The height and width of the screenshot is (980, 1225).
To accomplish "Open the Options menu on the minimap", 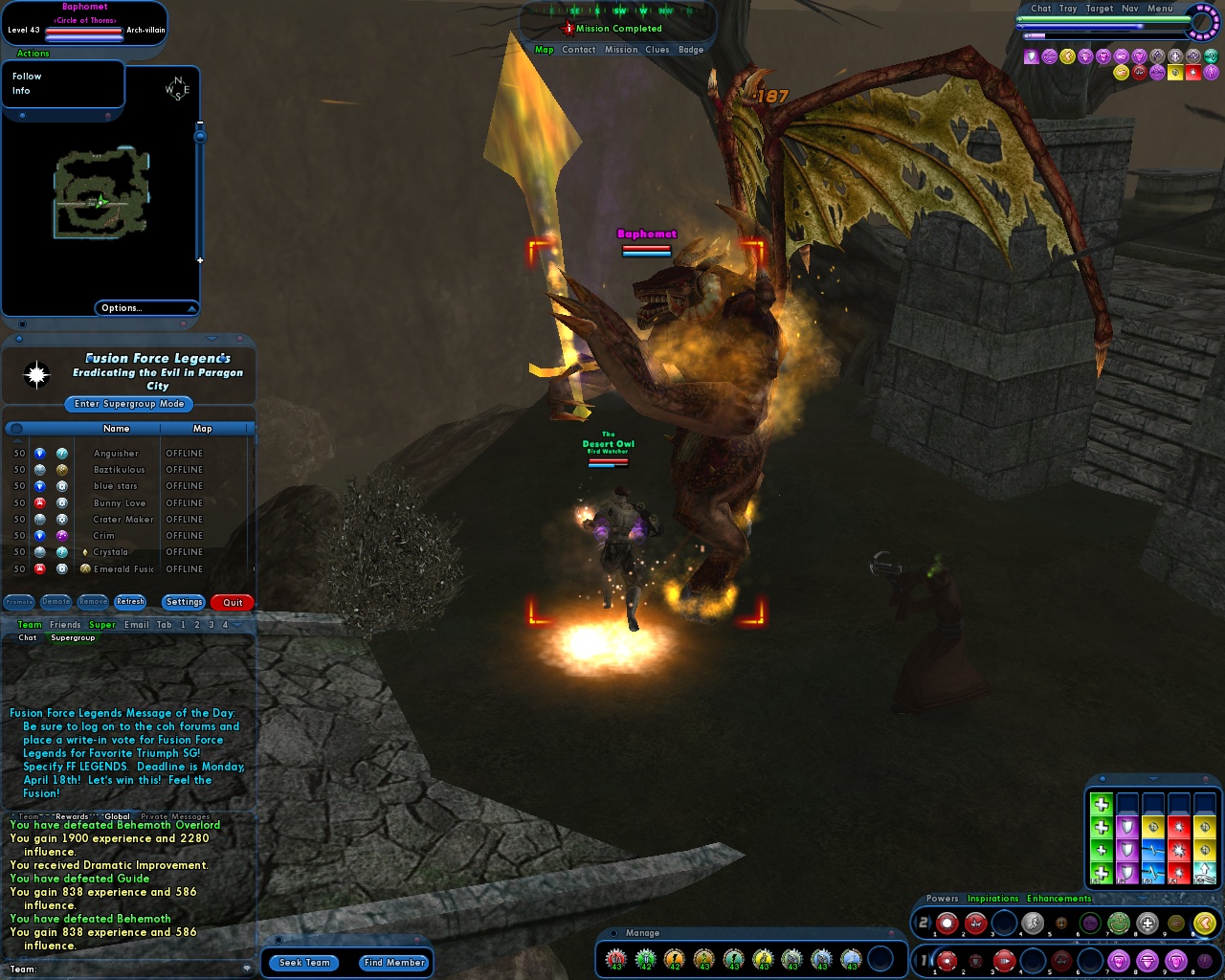I will [122, 307].
